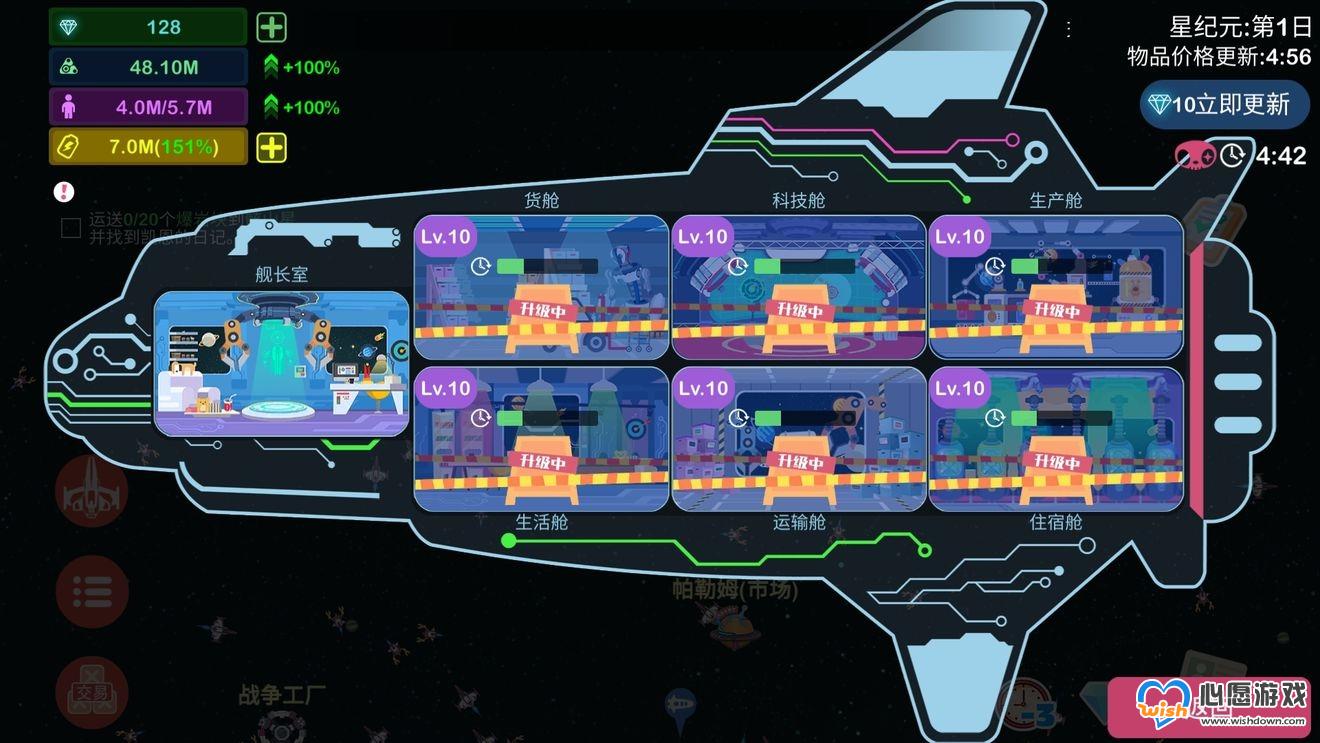
Task: Tick the delivery quest checkbox
Action: (71, 228)
